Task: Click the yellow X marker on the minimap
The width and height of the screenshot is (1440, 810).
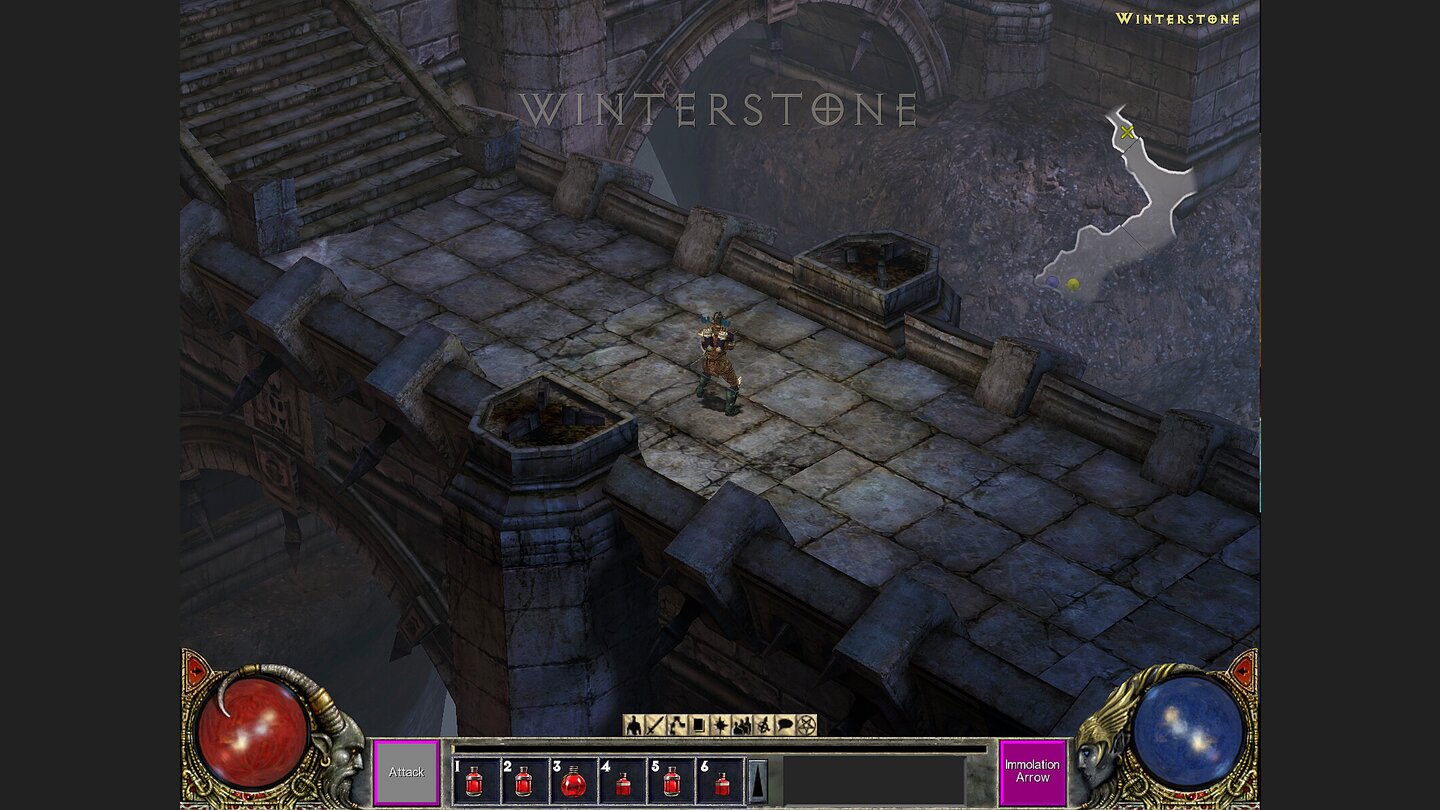Action: (x=1128, y=131)
